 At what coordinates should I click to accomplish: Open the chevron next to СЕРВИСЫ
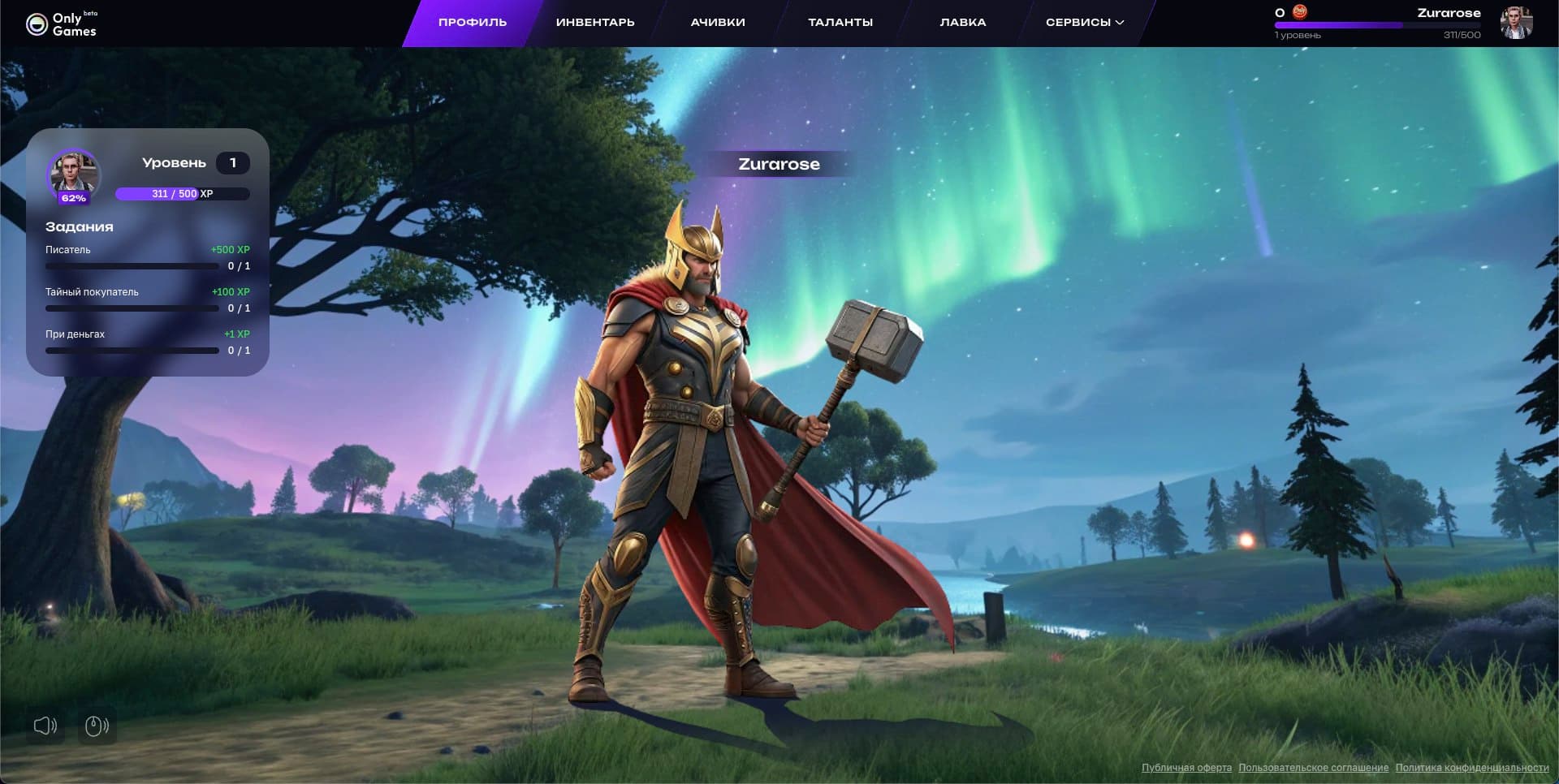click(1121, 24)
